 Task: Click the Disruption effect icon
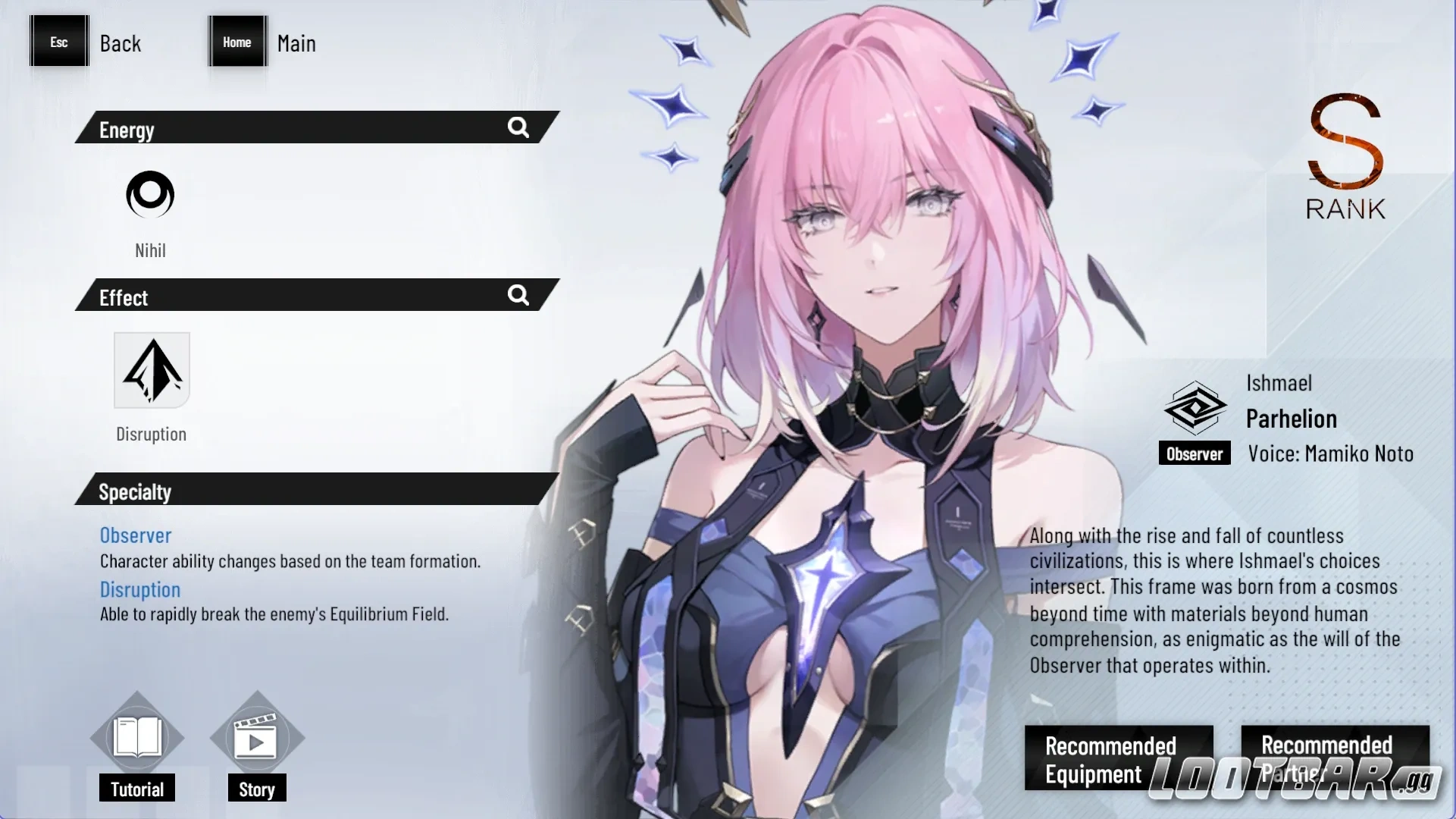click(x=151, y=370)
